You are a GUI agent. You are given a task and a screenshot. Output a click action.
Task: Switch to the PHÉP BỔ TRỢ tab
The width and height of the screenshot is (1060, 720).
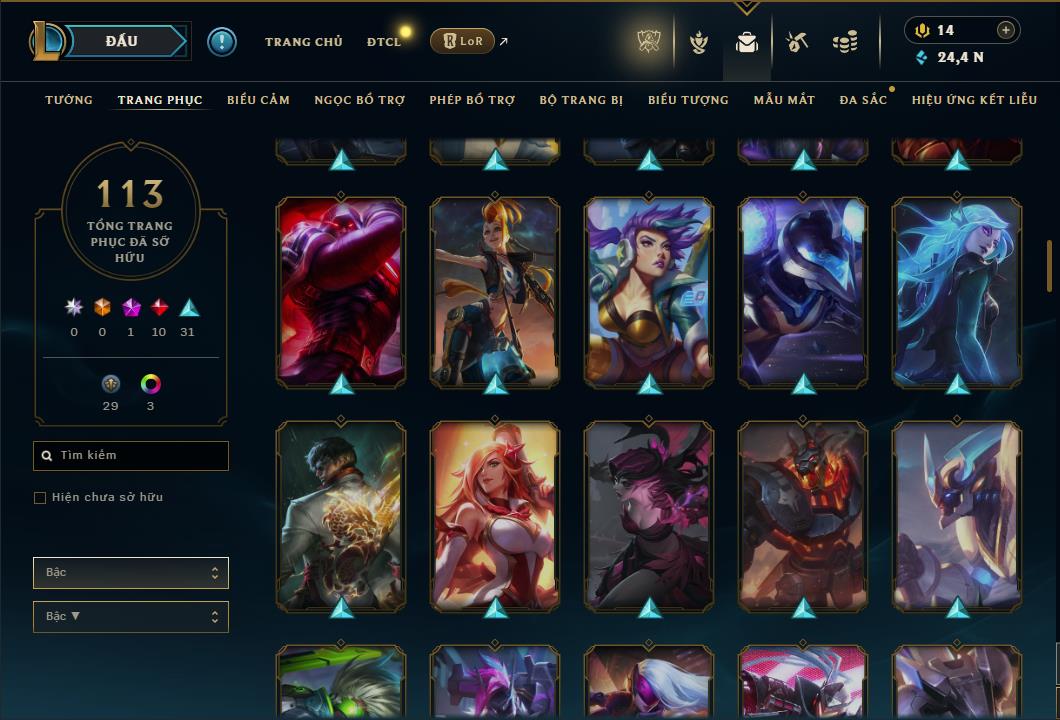click(472, 100)
